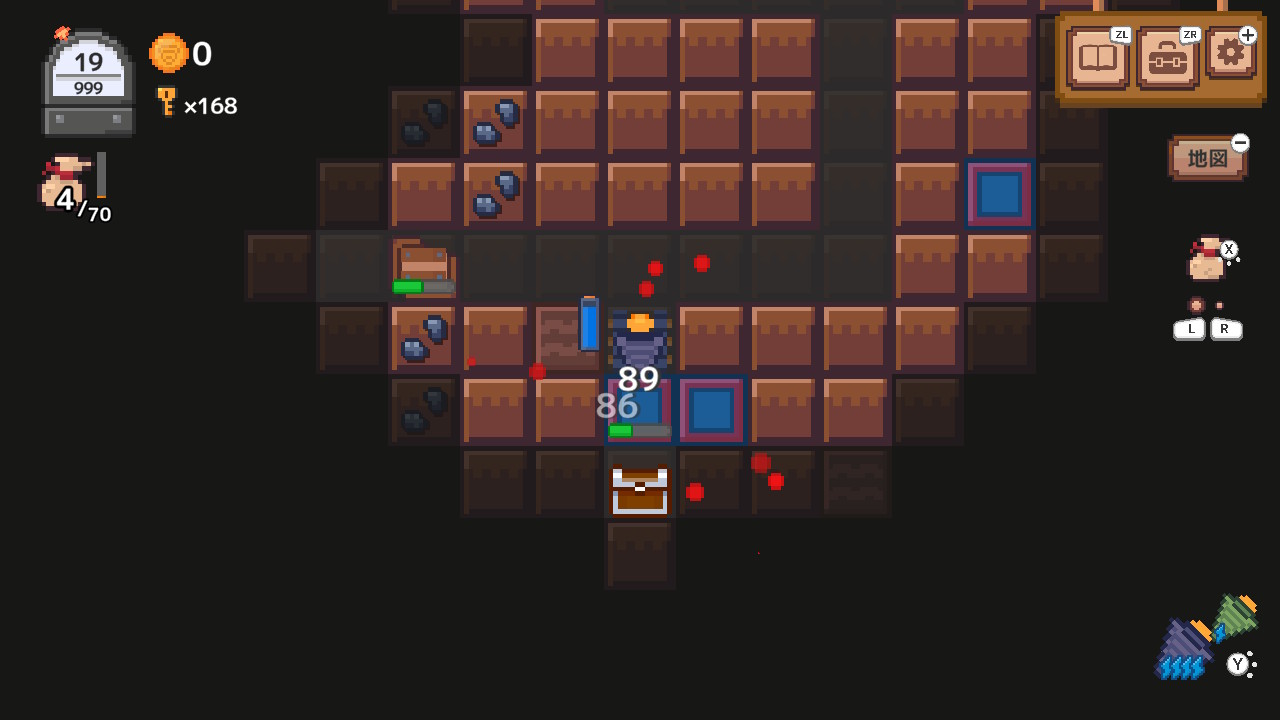
Task: Open the treasure chest on the grid
Action: pos(639,488)
